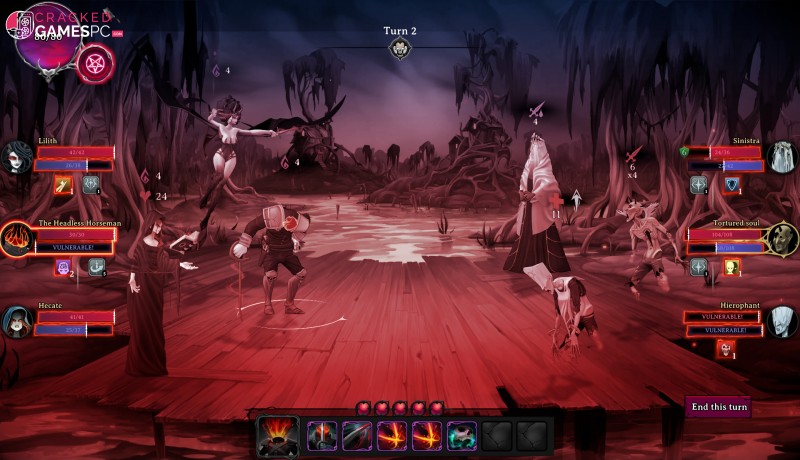Inspect Lilith's orange sword status icon
800x460 pixels.
[x=63, y=184]
